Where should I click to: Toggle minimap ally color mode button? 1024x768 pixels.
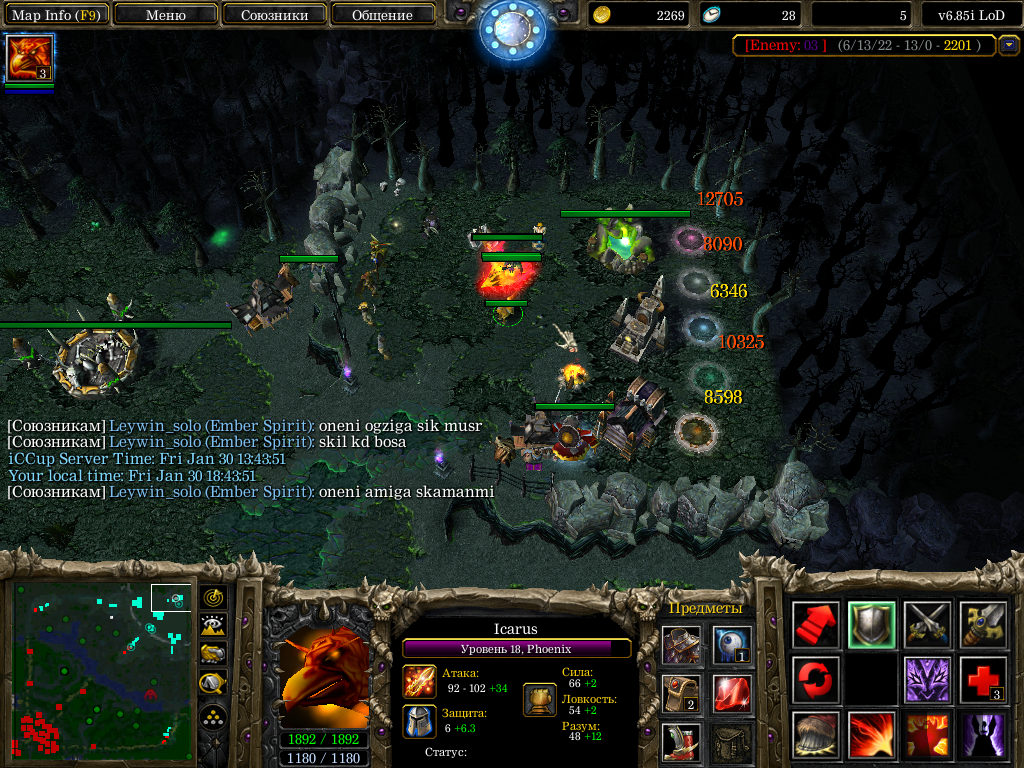point(214,654)
